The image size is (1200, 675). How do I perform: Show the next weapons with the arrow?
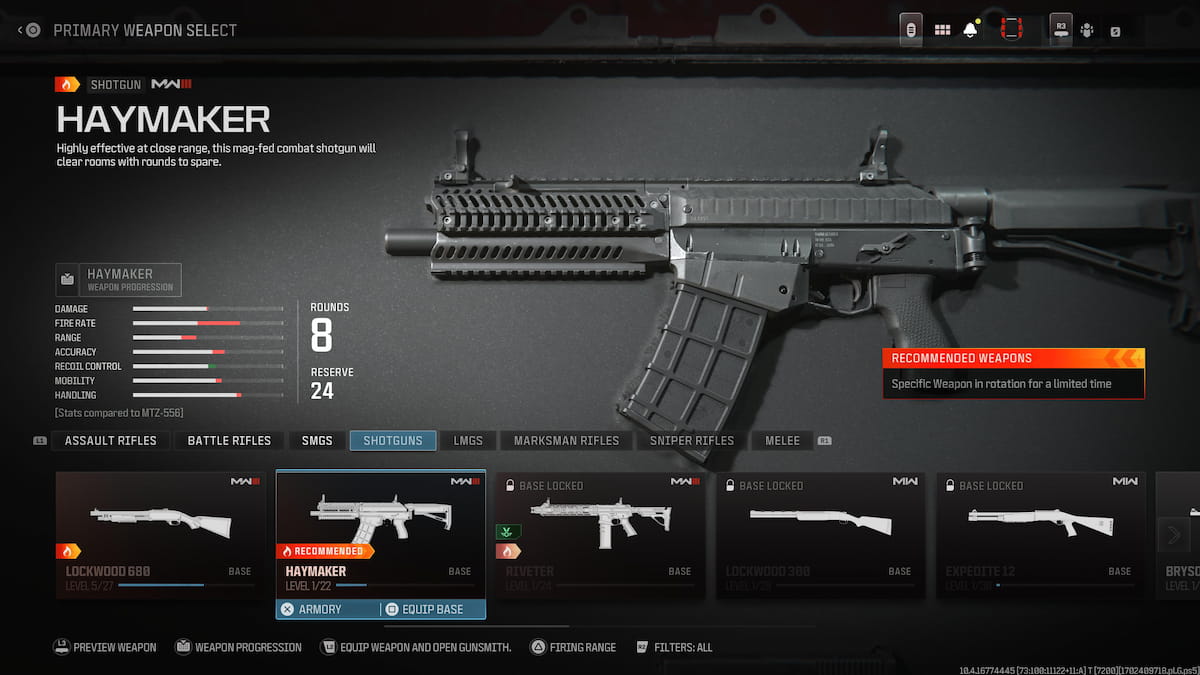[x=1173, y=535]
